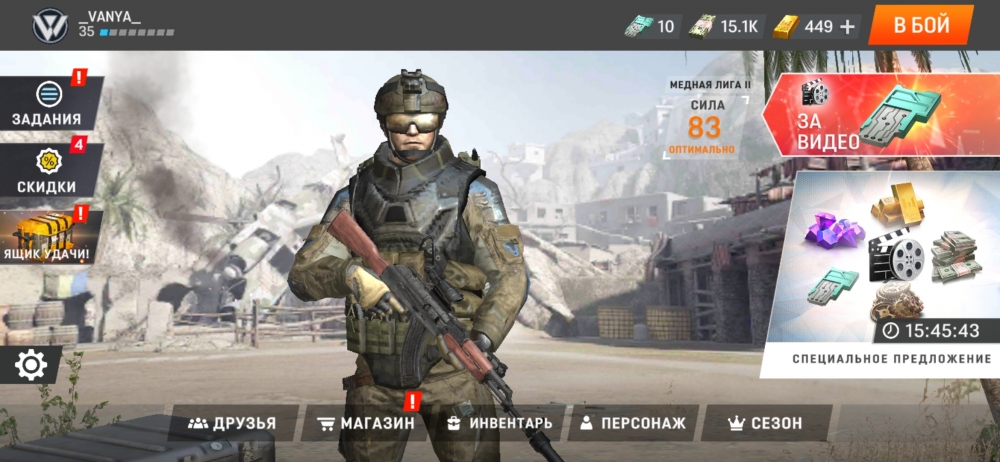Start a match with the В БОЙ button

[921, 25]
